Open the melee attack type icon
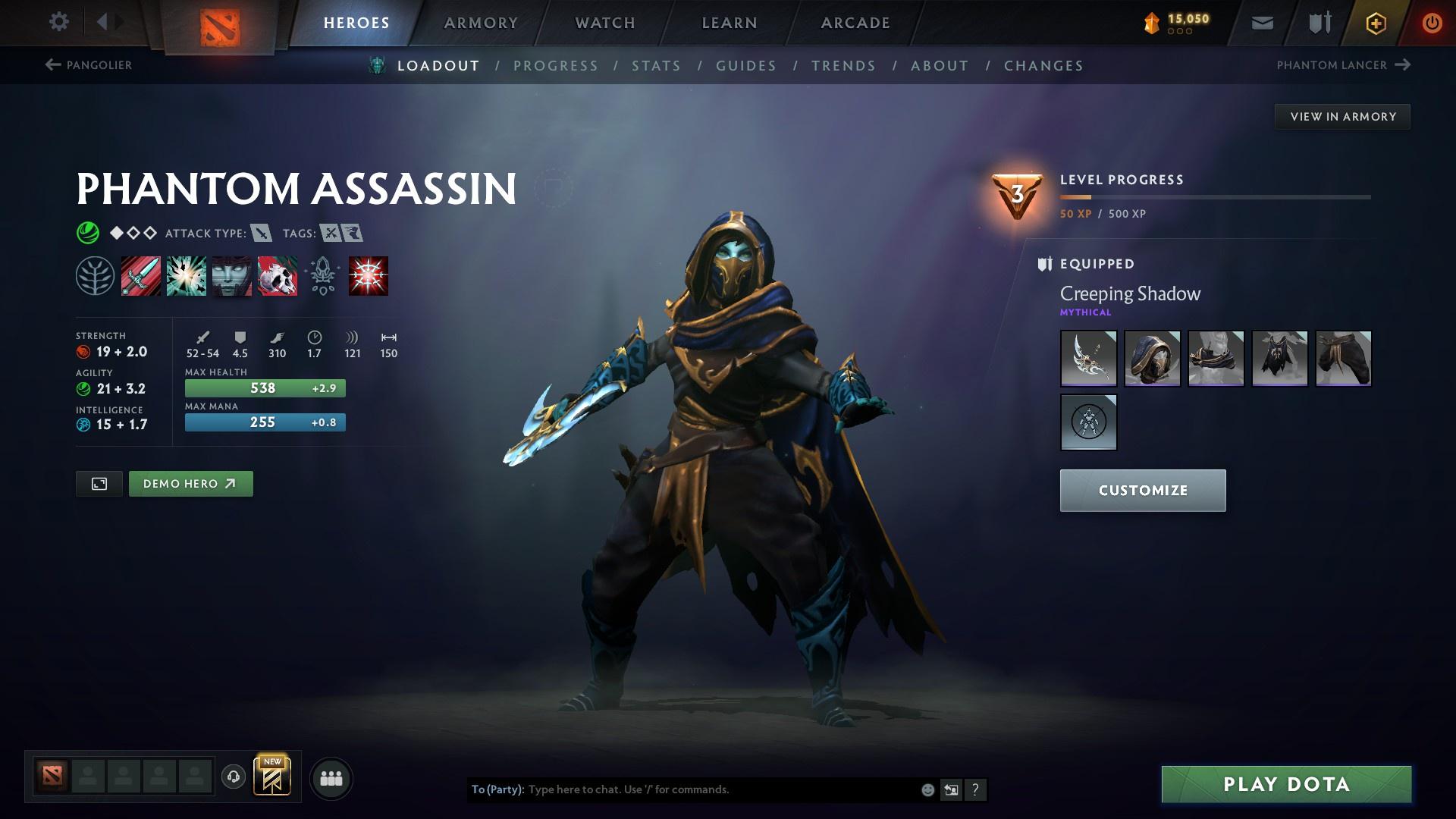 pyautogui.click(x=262, y=234)
